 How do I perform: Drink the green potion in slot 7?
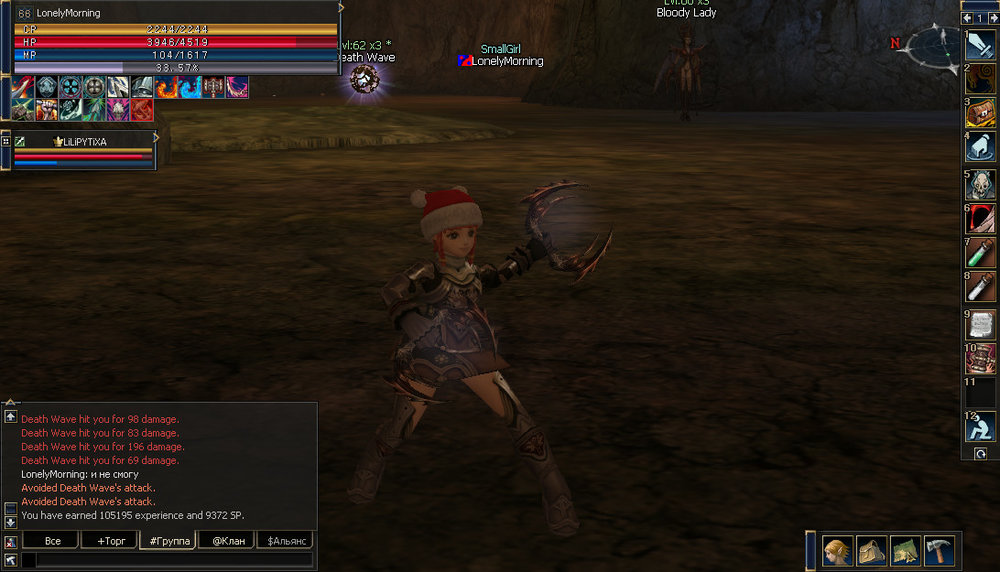point(981,253)
